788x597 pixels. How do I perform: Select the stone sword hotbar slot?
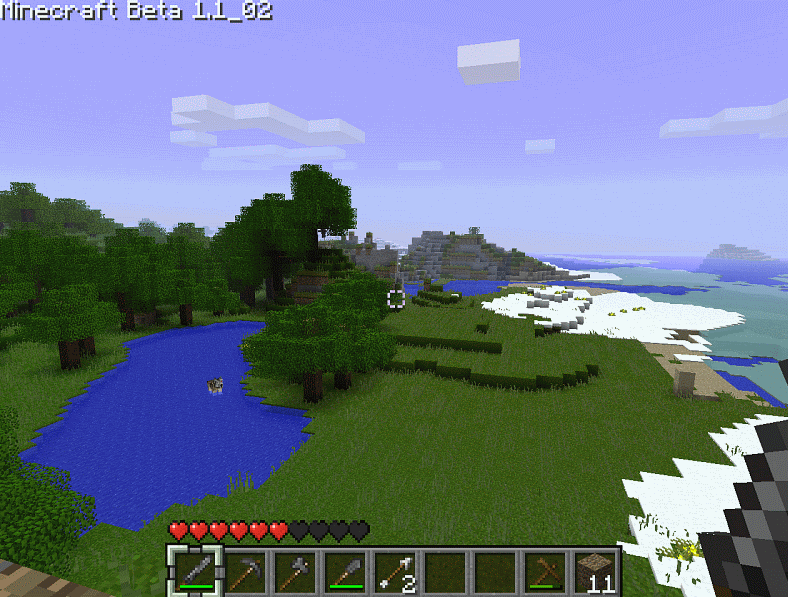(194, 572)
